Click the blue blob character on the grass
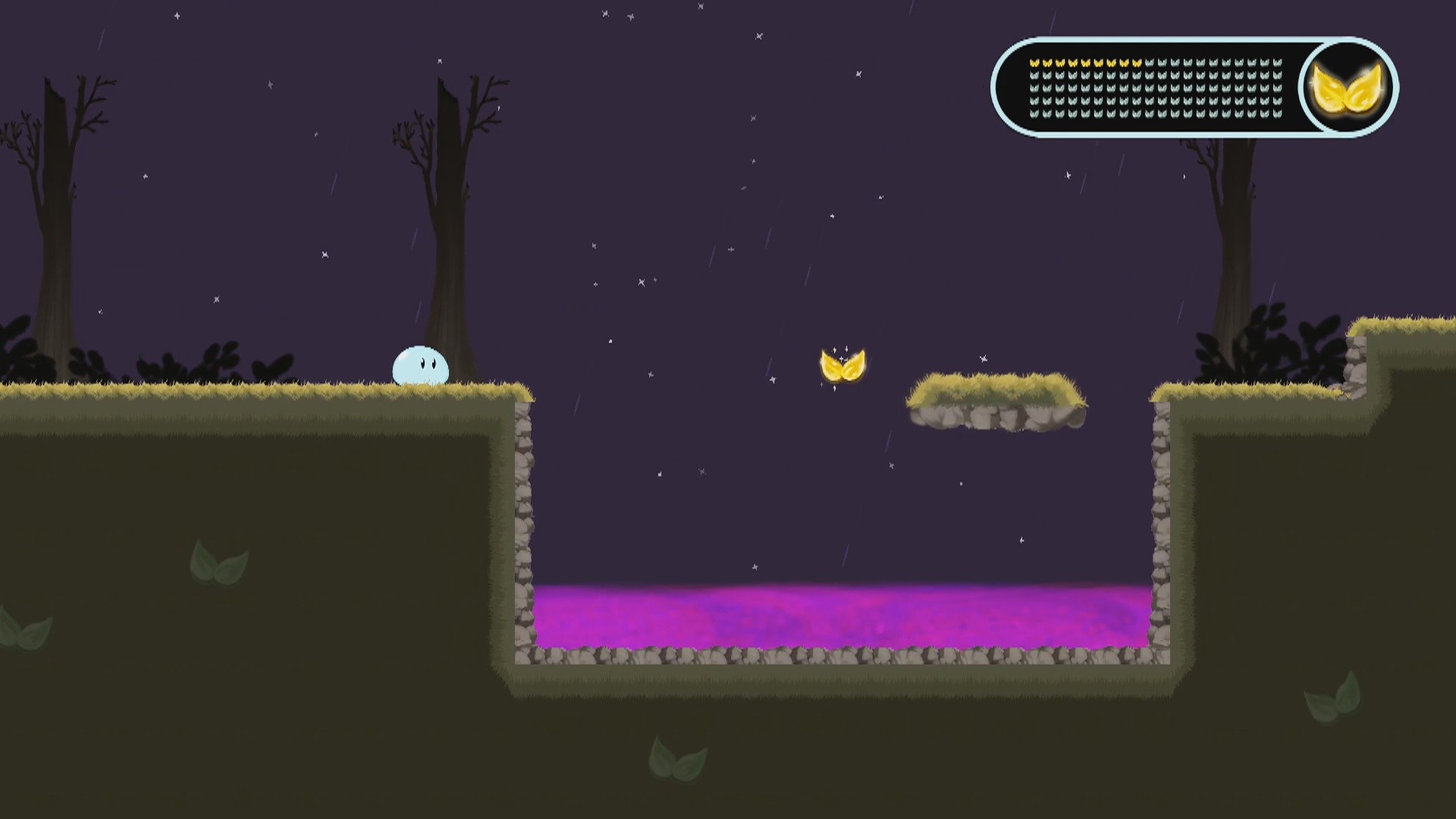This screenshot has width=1456, height=819. tap(419, 366)
